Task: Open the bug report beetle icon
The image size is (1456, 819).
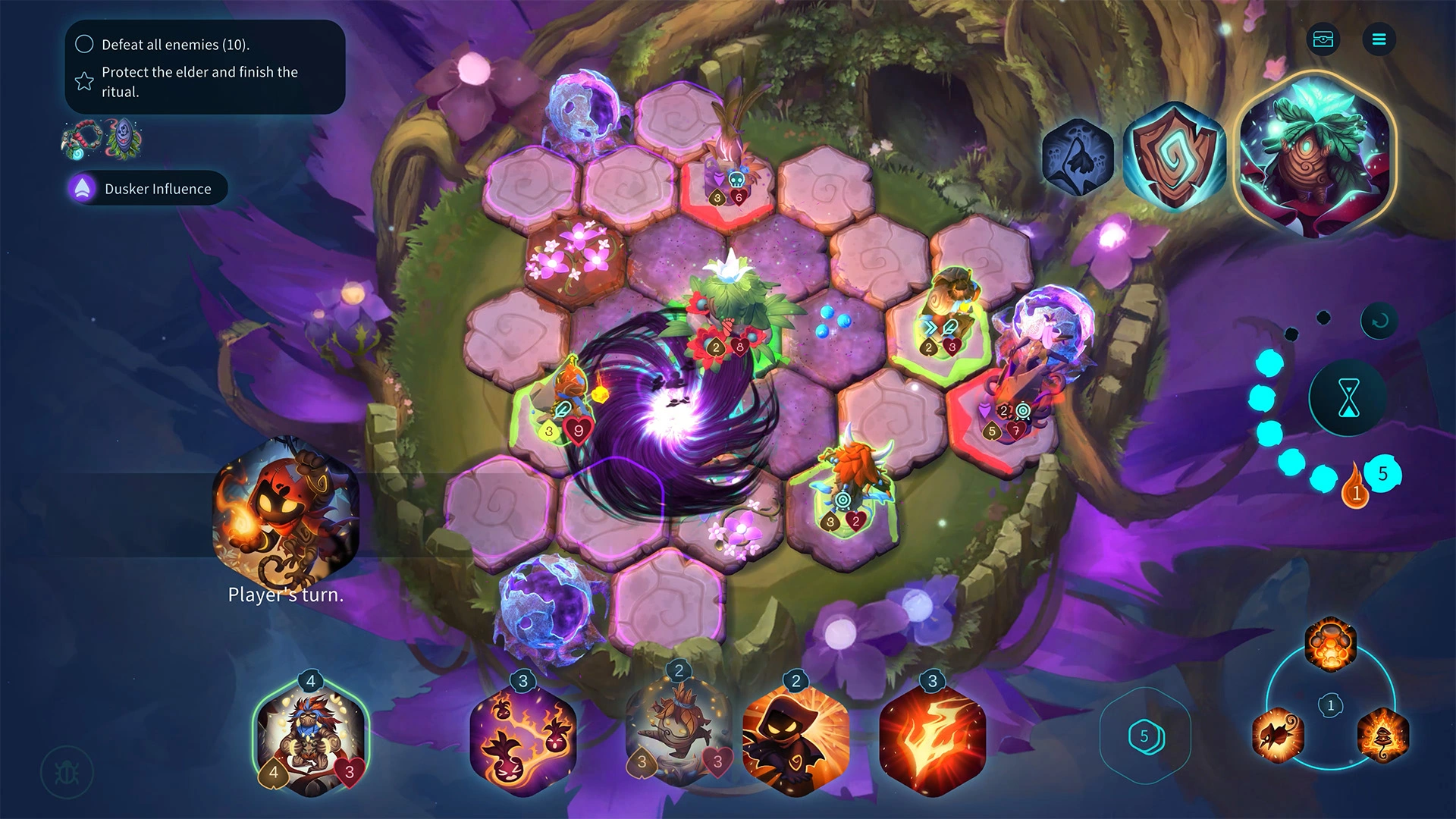Action: click(67, 773)
